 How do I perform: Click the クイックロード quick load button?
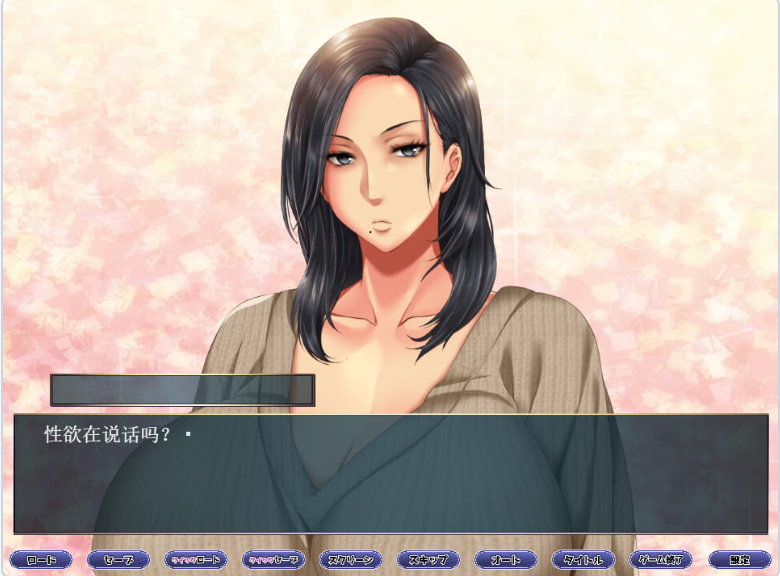[196, 560]
